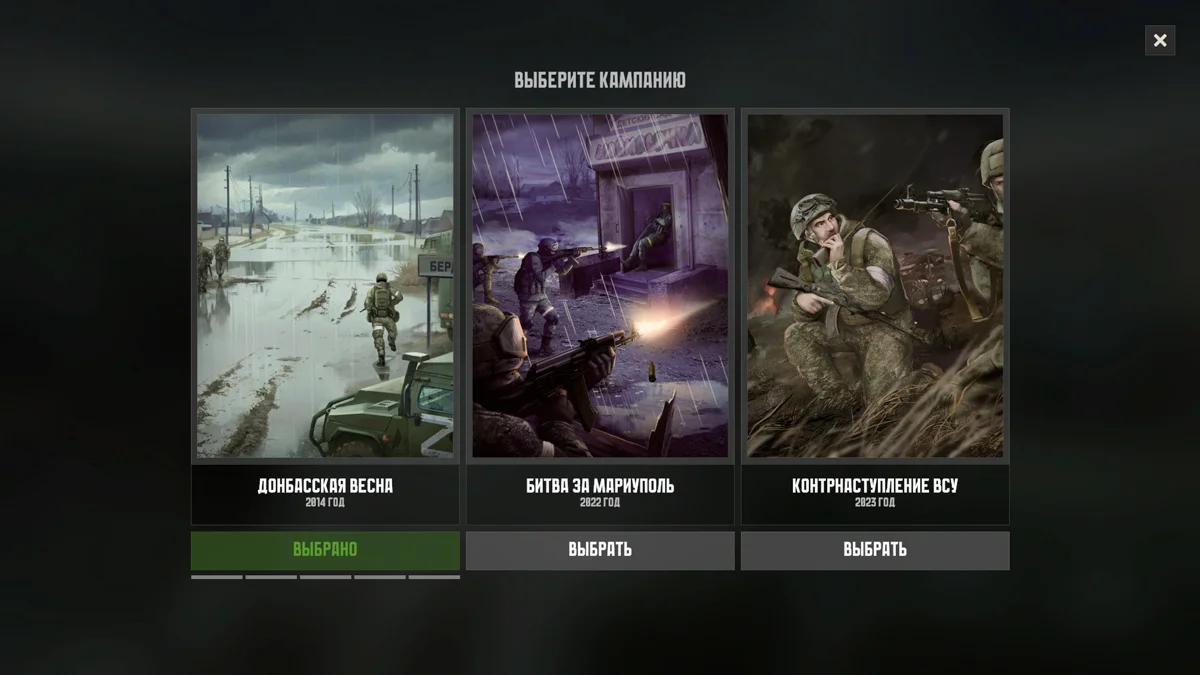Select the Контрнаступление ВСУ campaign card

875,315
